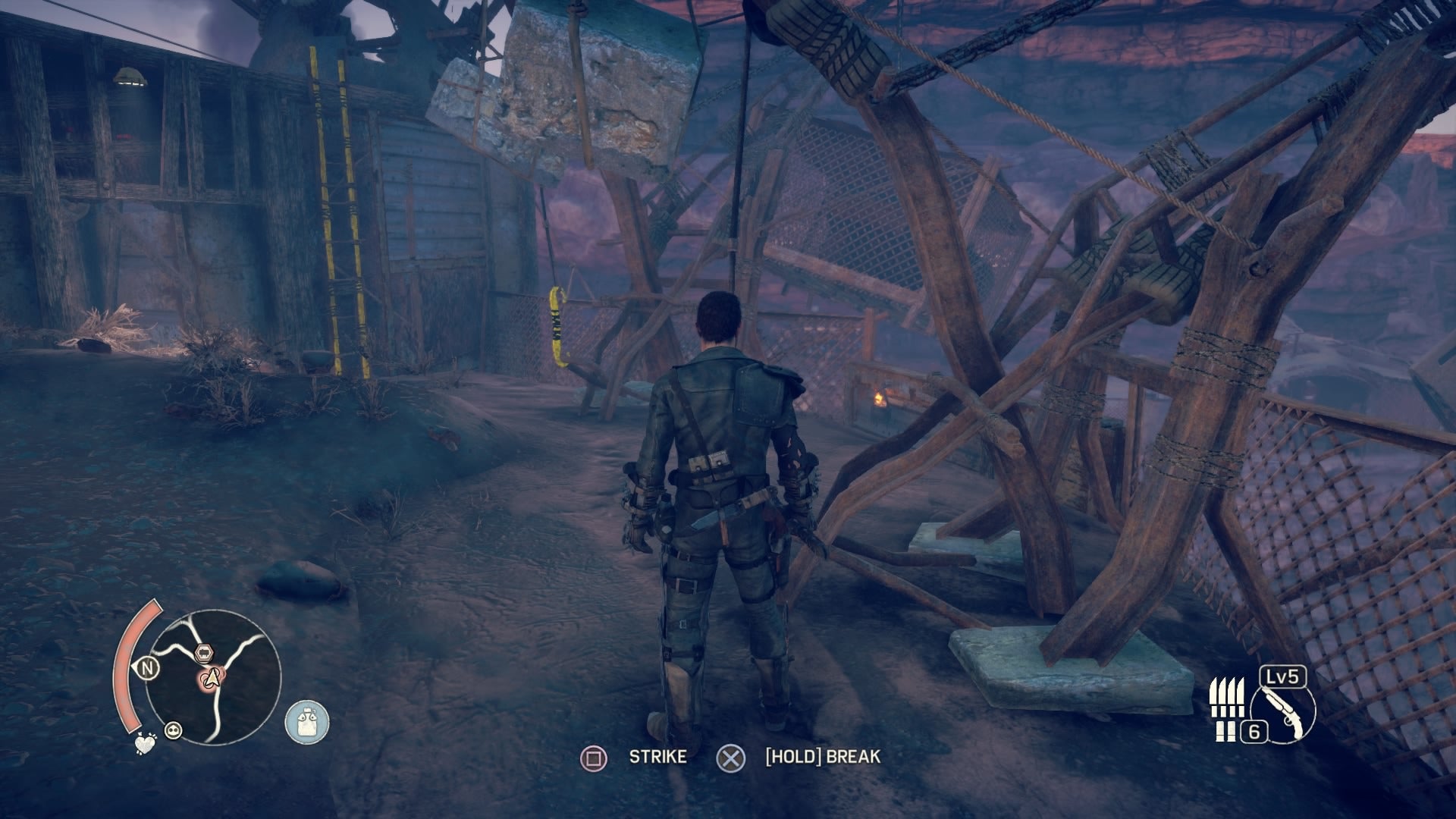Click the hexagonal stronghold marker on the minimap
1456x819 pixels.
[203, 653]
